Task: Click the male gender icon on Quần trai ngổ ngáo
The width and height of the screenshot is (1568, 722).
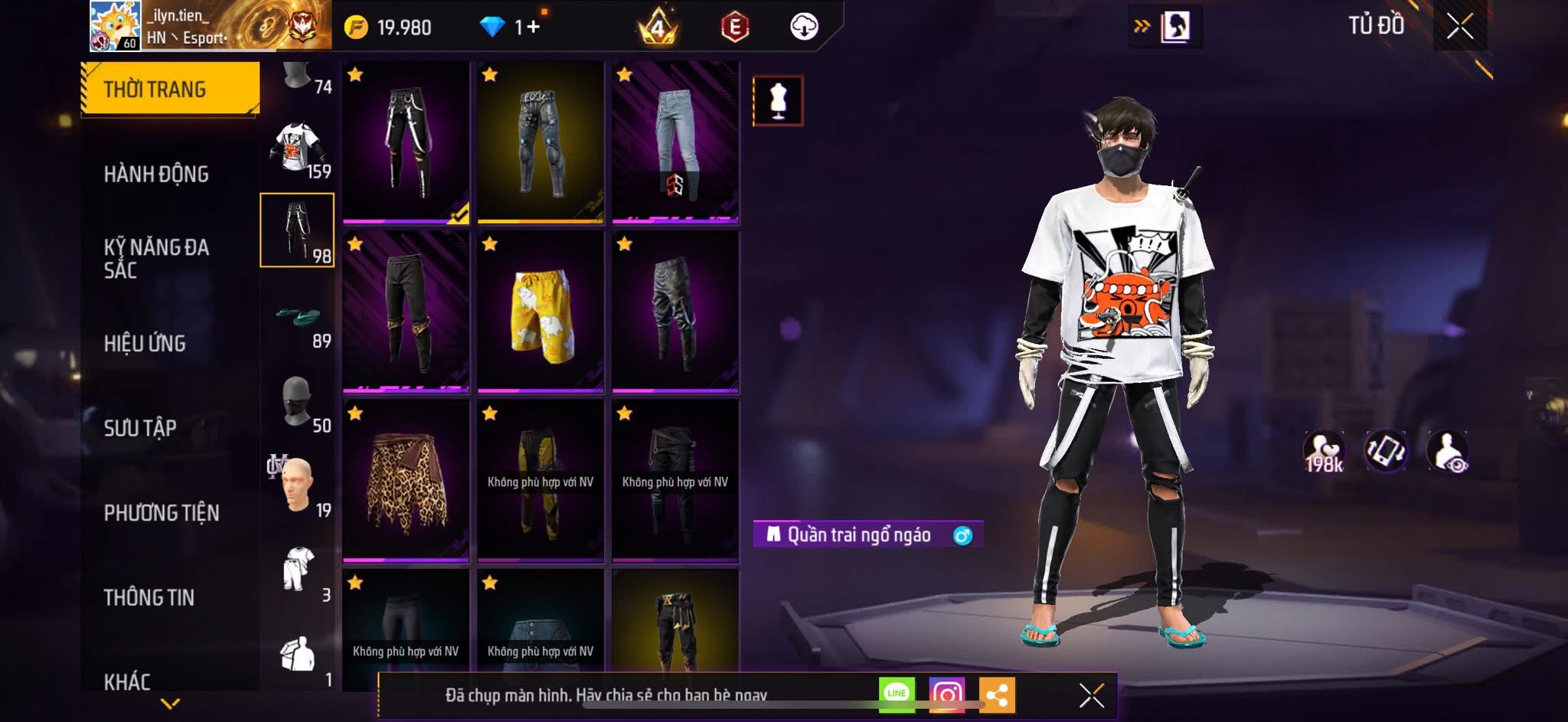Action: pos(963,536)
